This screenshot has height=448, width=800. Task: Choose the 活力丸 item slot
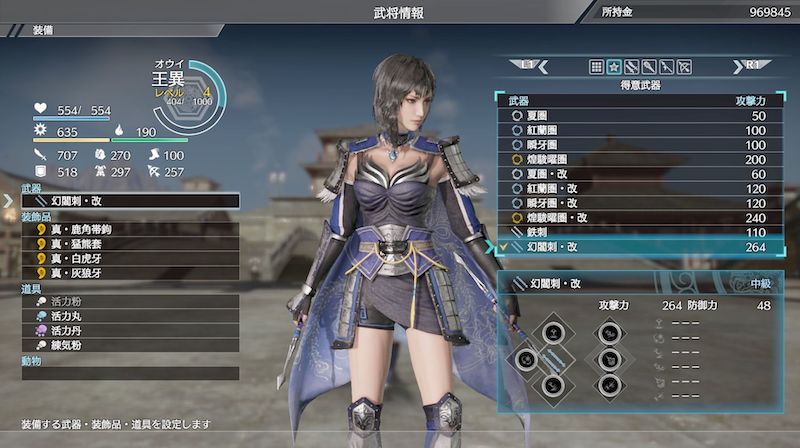coord(130,316)
